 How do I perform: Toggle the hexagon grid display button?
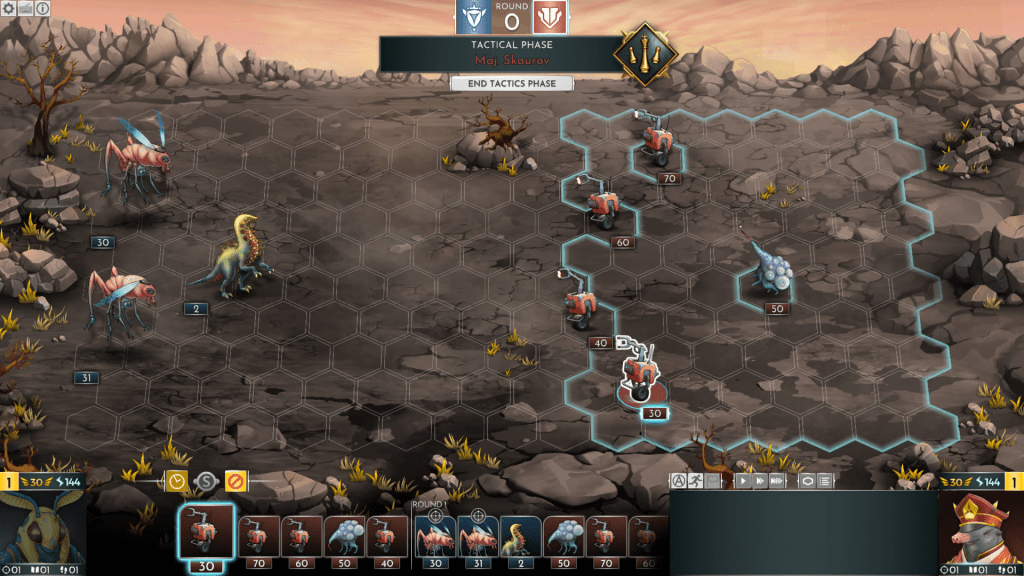point(806,481)
